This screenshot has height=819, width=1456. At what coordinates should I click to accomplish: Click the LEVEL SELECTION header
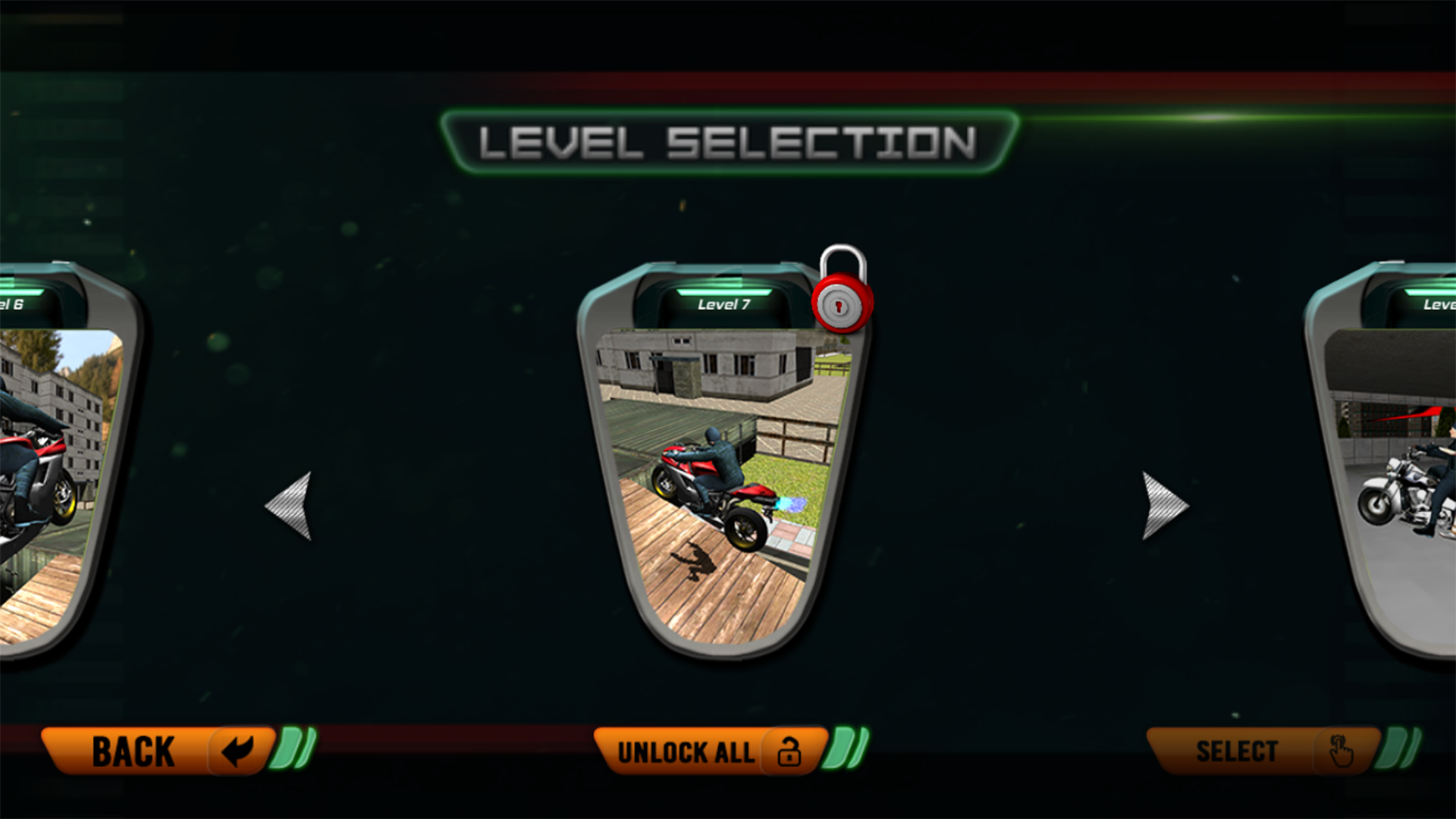728,141
